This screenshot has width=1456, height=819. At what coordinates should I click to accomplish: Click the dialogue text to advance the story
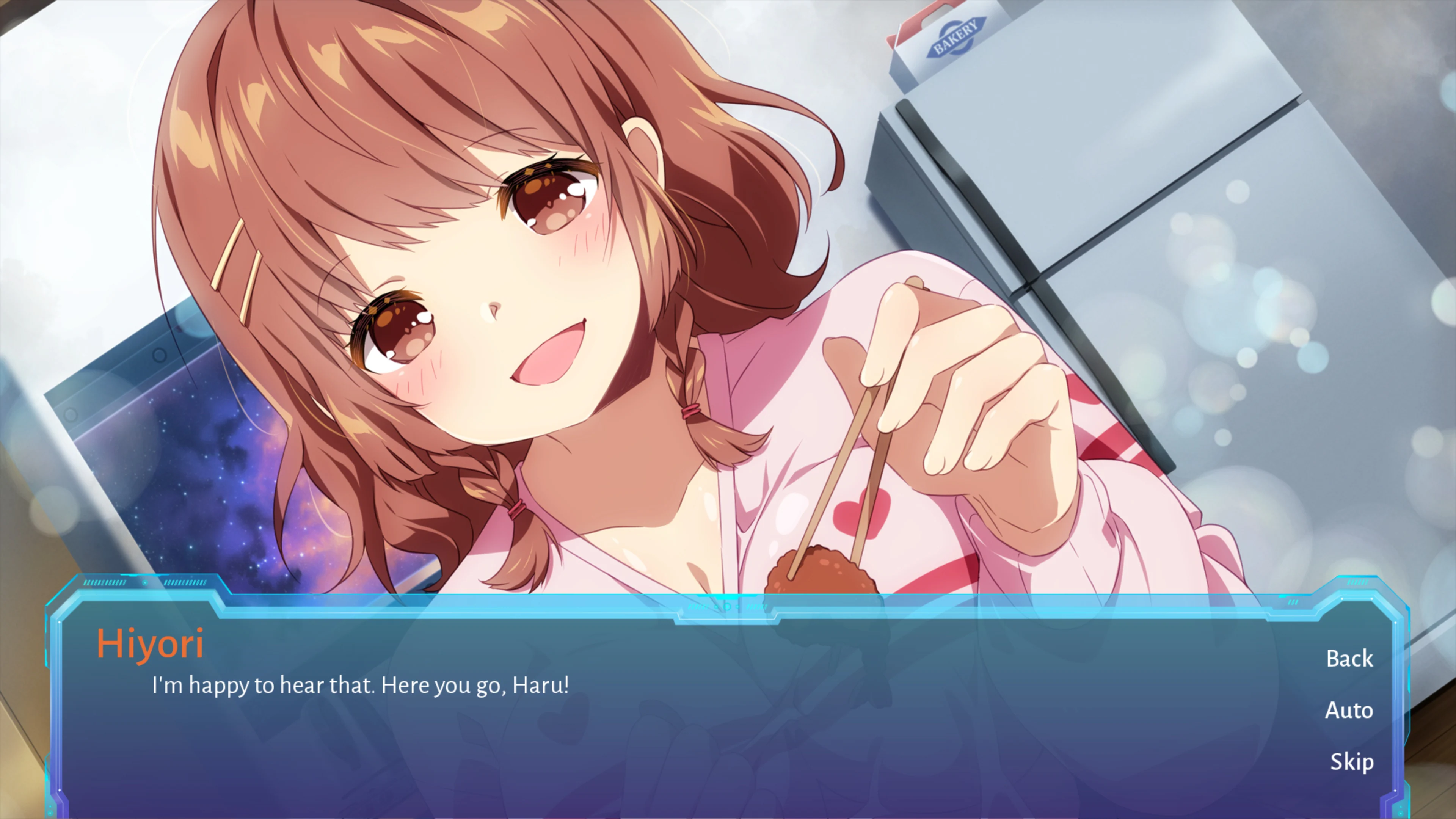coord(360,684)
